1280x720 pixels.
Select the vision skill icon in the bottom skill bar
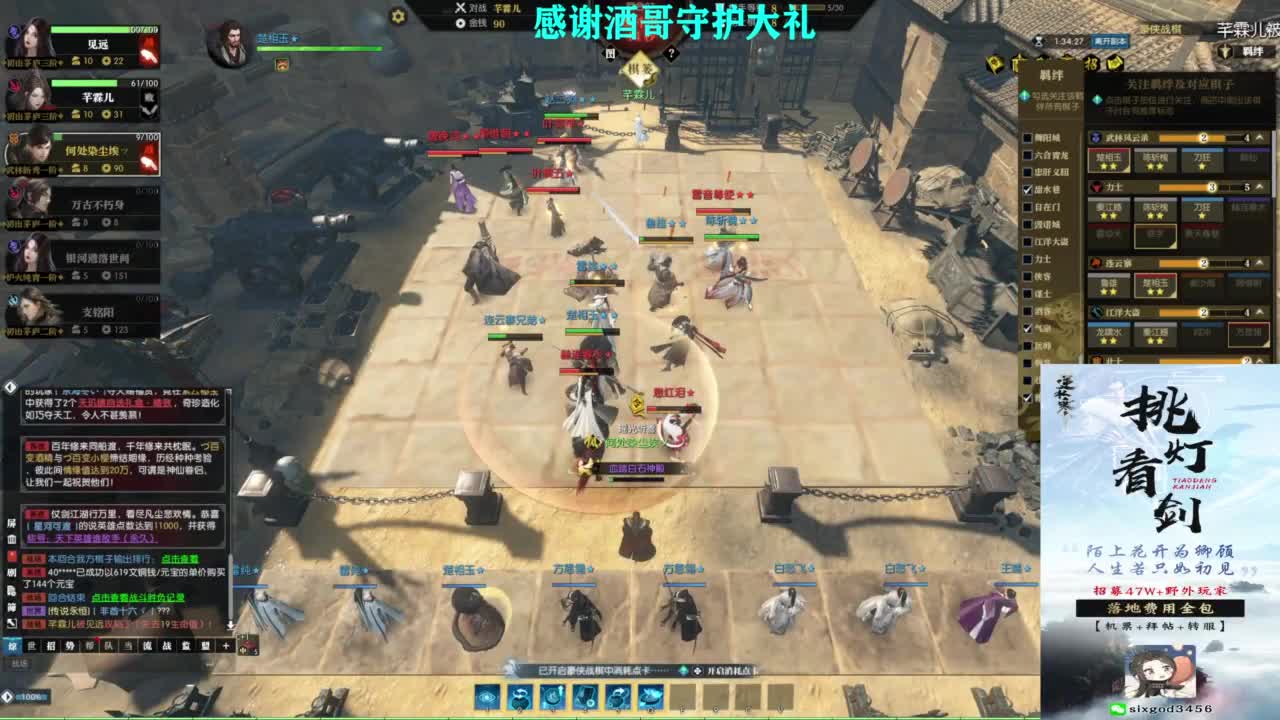[486, 695]
